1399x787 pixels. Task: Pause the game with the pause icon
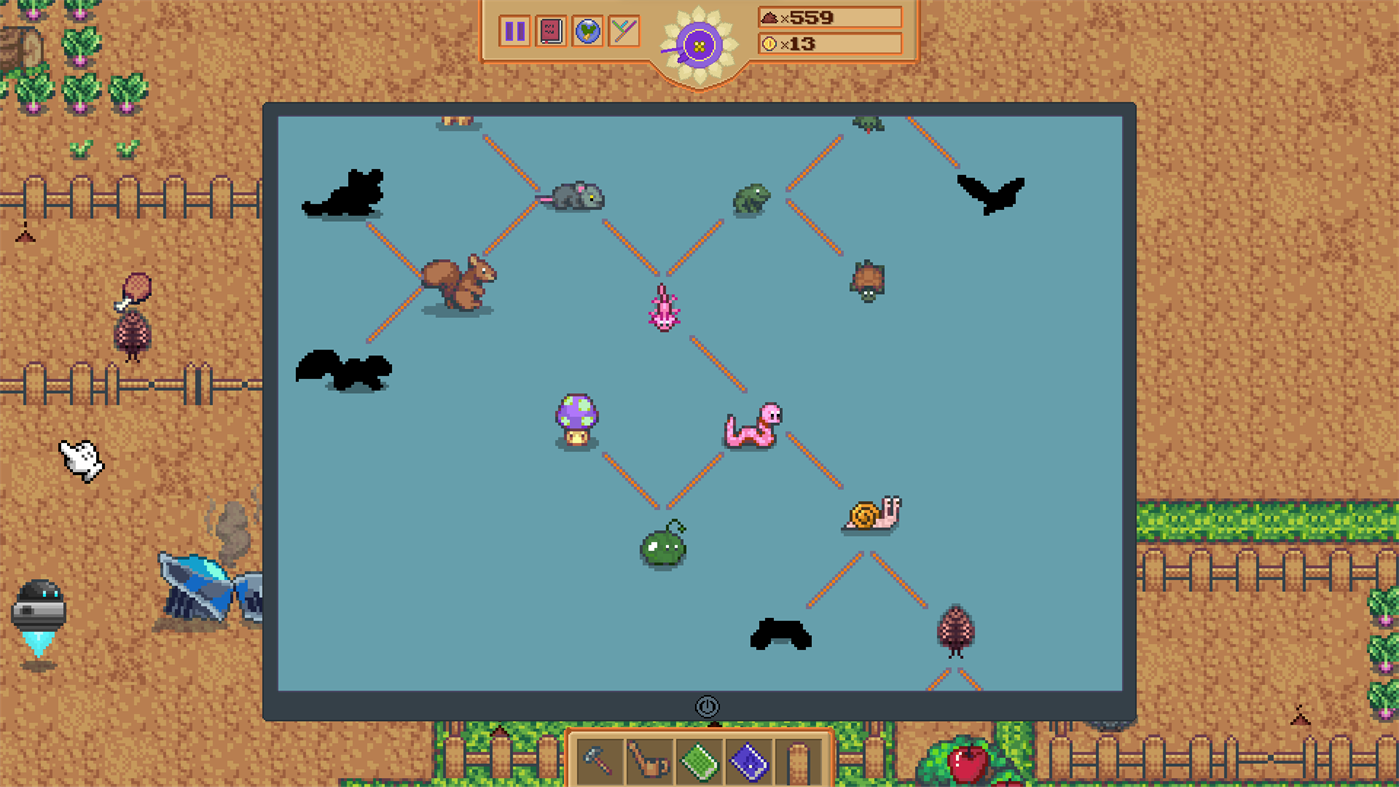click(x=513, y=31)
